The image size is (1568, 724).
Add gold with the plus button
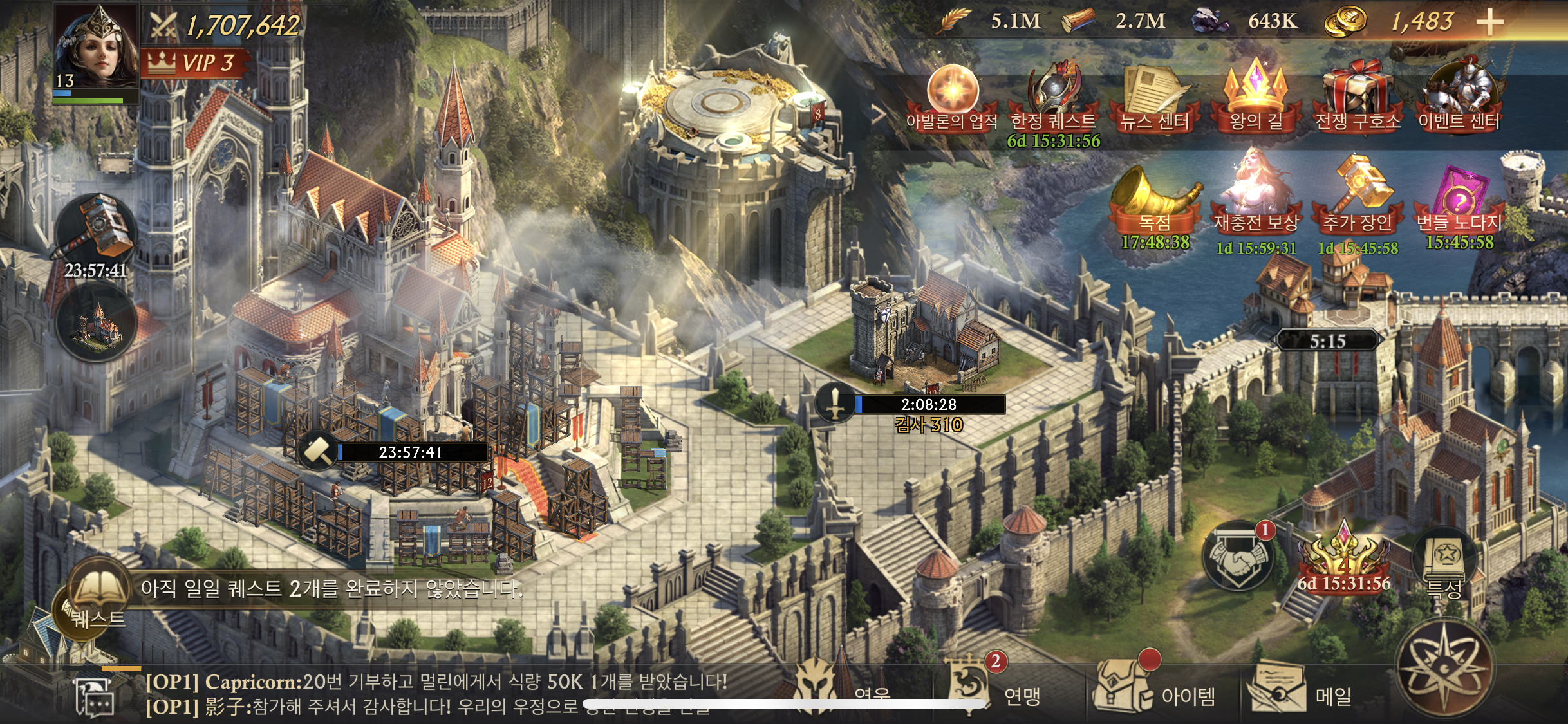tap(1489, 23)
